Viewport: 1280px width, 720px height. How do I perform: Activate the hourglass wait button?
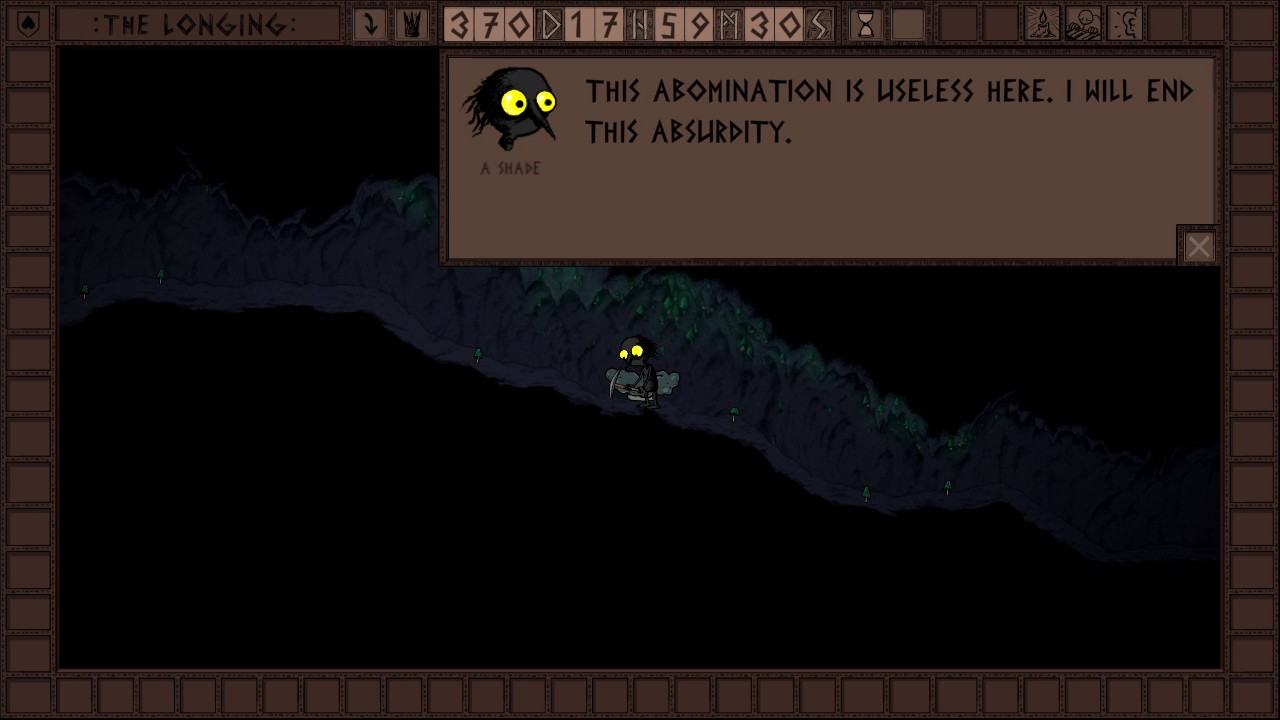pyautogui.click(x=866, y=24)
